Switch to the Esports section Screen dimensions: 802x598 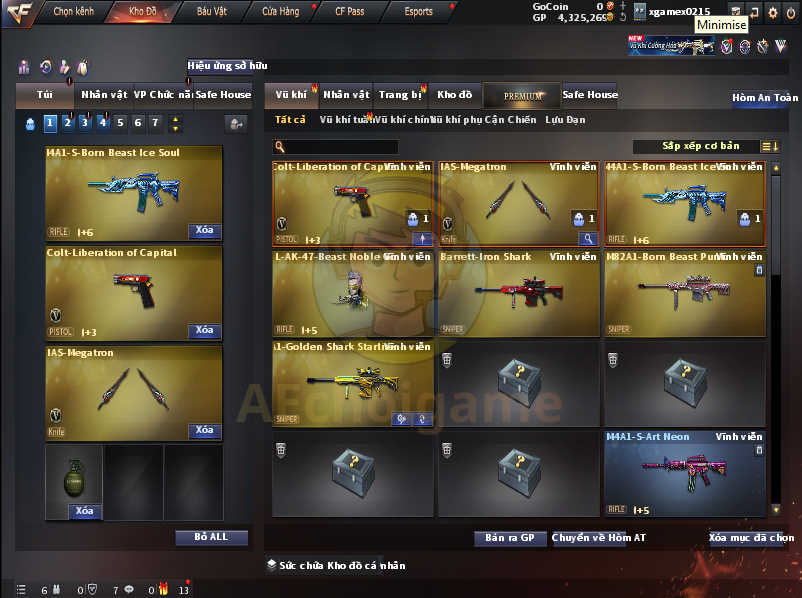point(418,11)
